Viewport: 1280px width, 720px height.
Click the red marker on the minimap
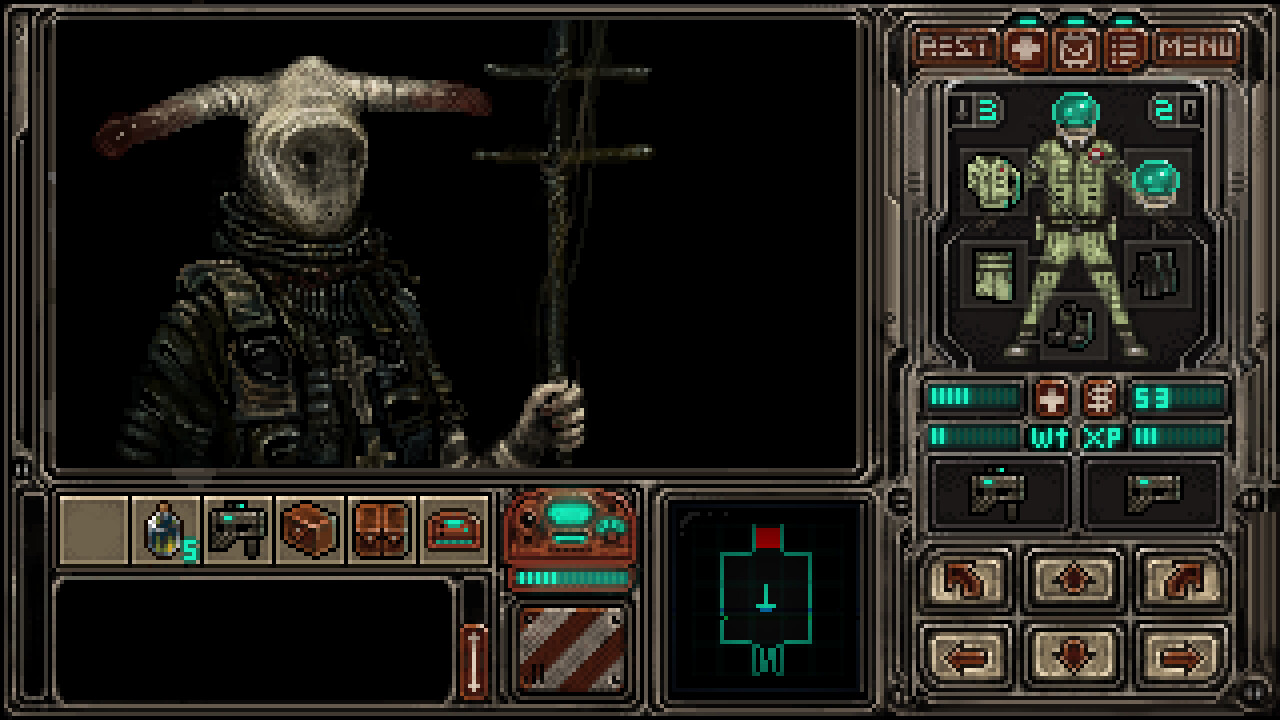(x=766, y=537)
